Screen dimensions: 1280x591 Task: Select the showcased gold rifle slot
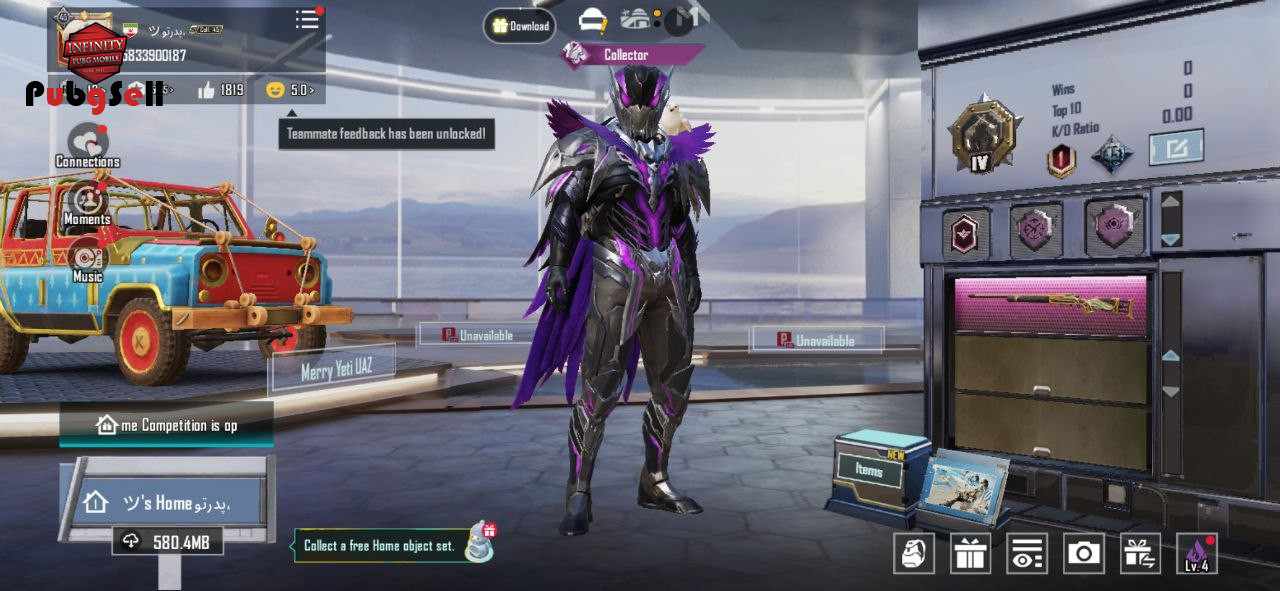coord(1050,305)
